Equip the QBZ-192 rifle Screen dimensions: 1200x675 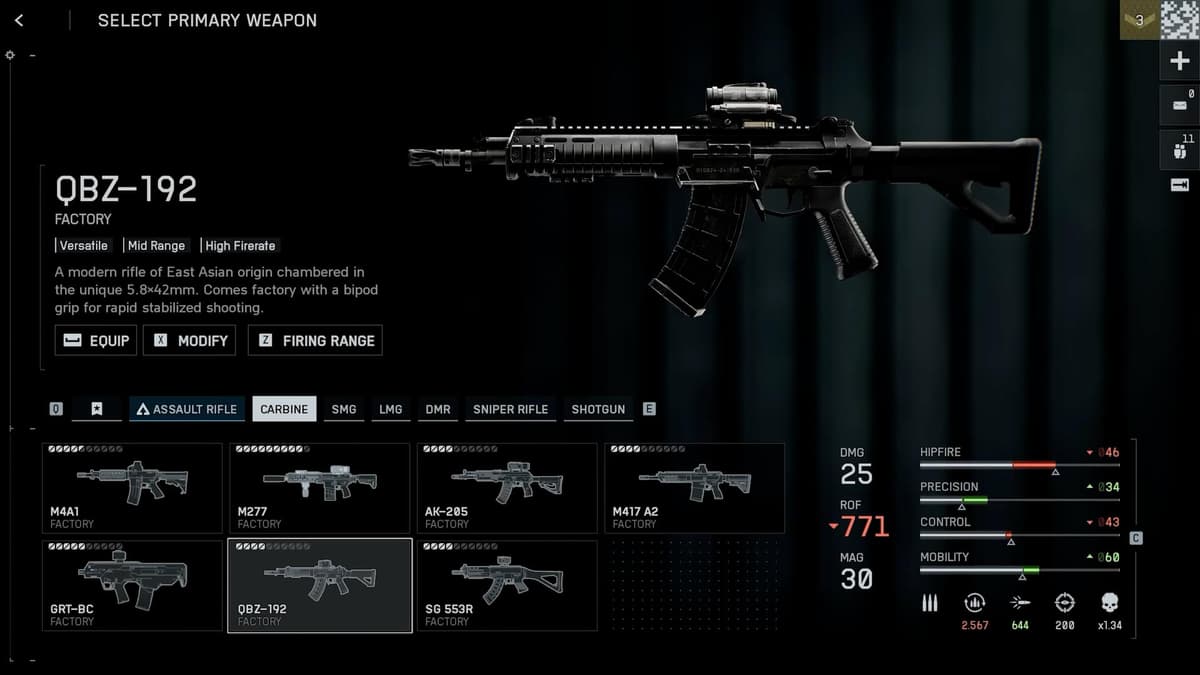(x=96, y=341)
